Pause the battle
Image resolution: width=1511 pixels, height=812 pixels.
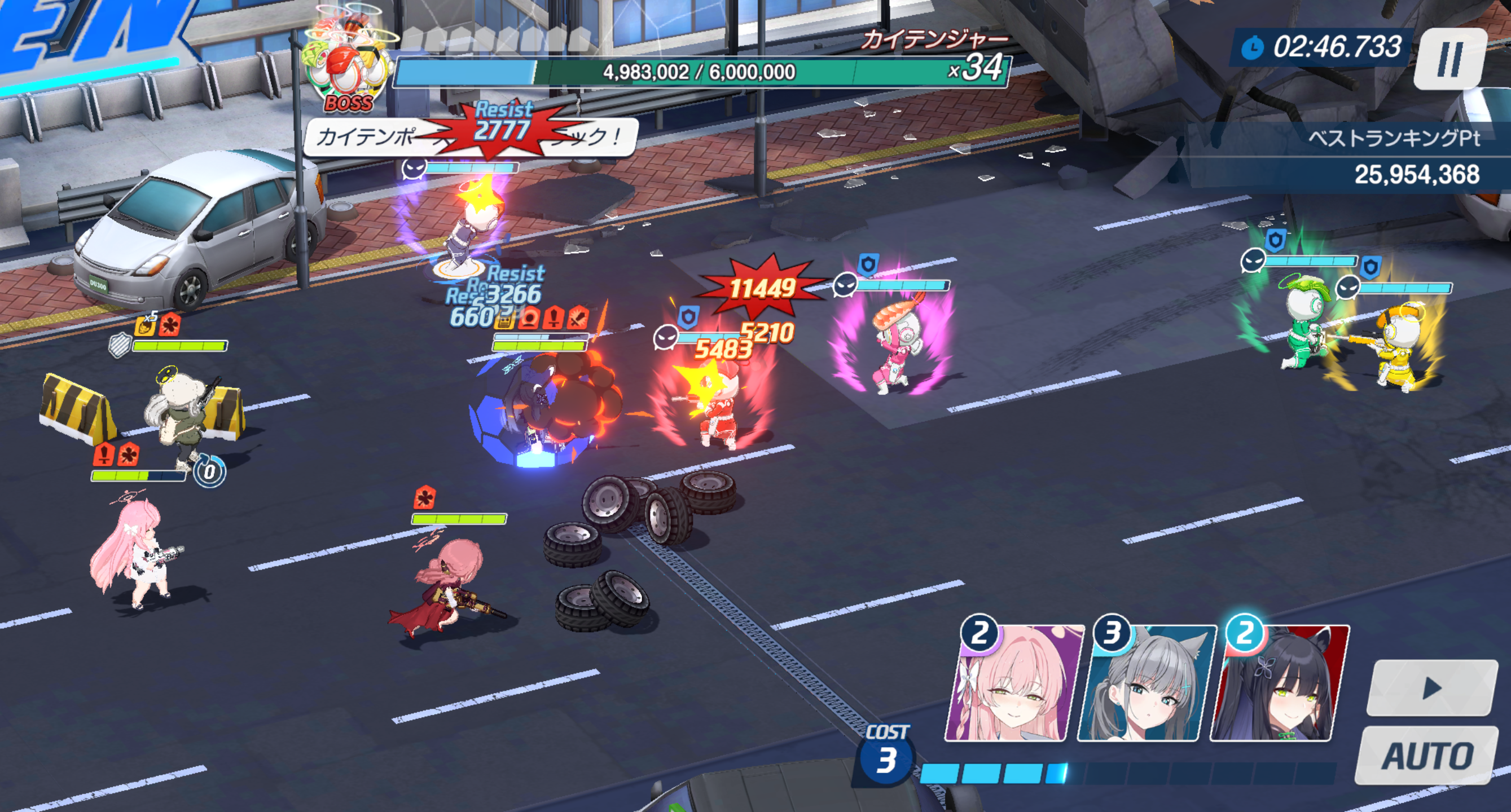[1449, 59]
